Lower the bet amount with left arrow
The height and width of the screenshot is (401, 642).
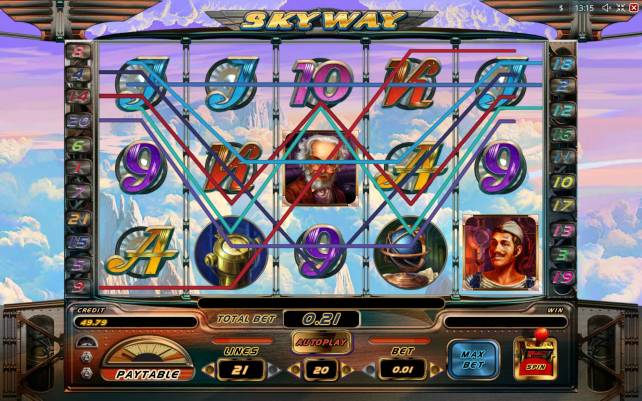pos(372,370)
